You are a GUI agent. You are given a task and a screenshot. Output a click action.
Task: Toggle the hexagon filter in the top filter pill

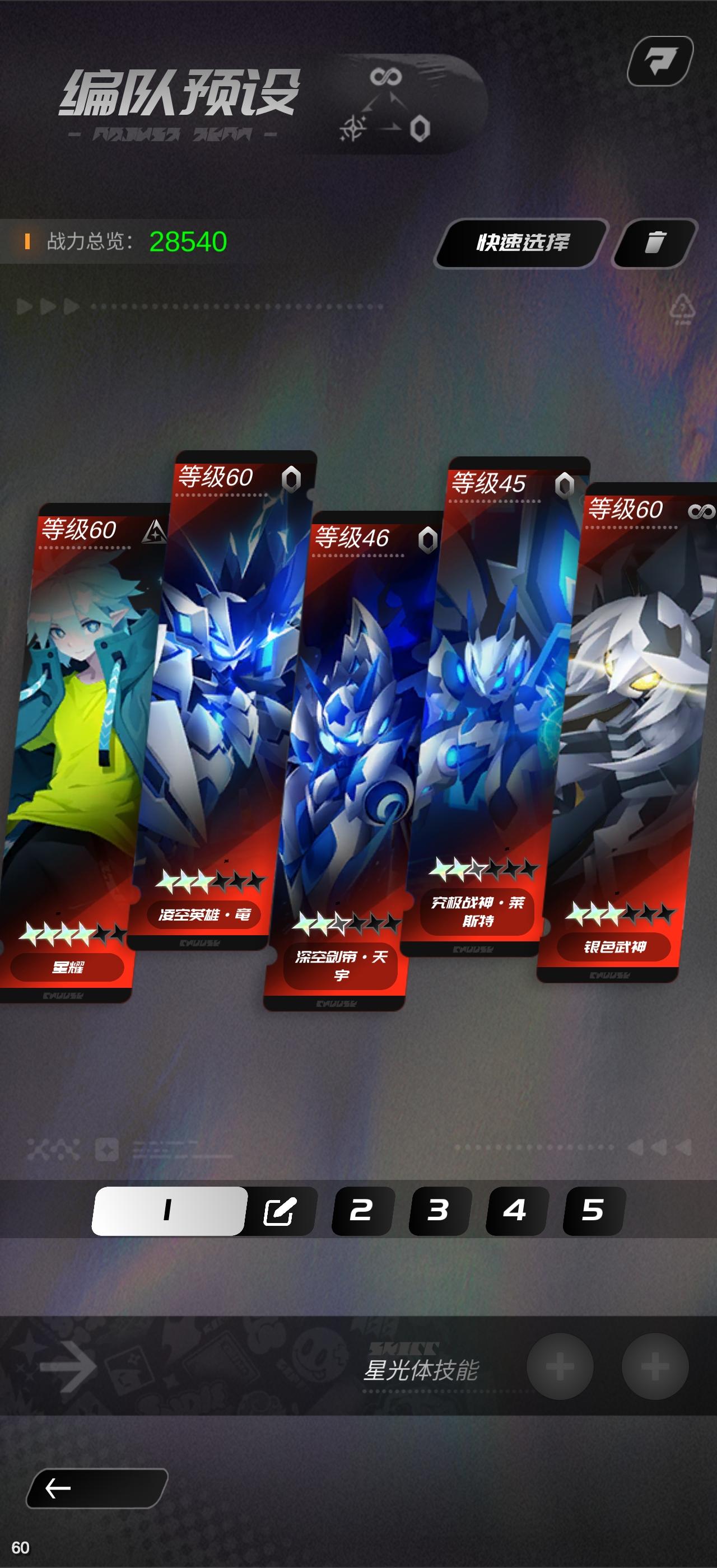[420, 129]
